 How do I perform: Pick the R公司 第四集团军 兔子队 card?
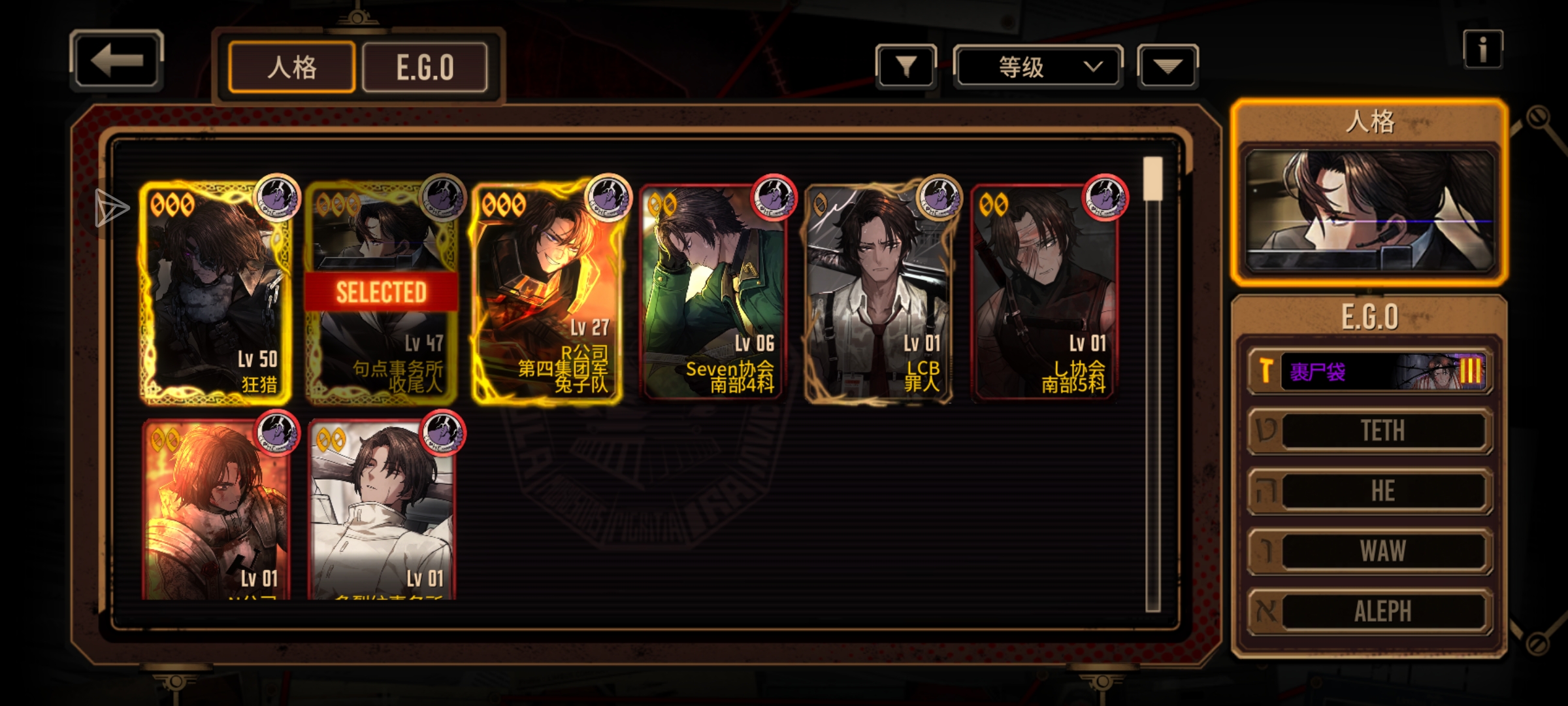tap(547, 292)
